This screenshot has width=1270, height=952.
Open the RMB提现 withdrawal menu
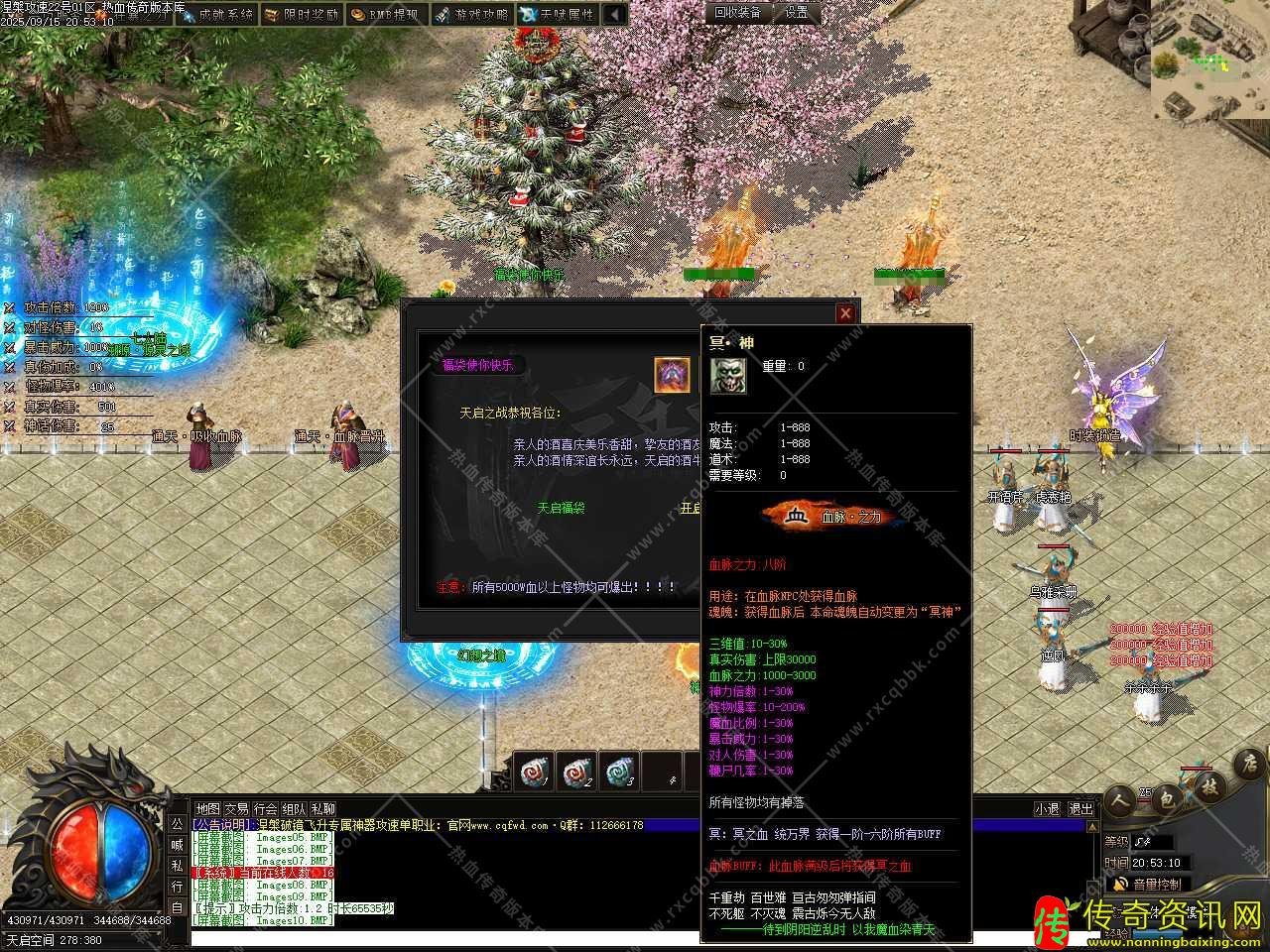point(387,14)
